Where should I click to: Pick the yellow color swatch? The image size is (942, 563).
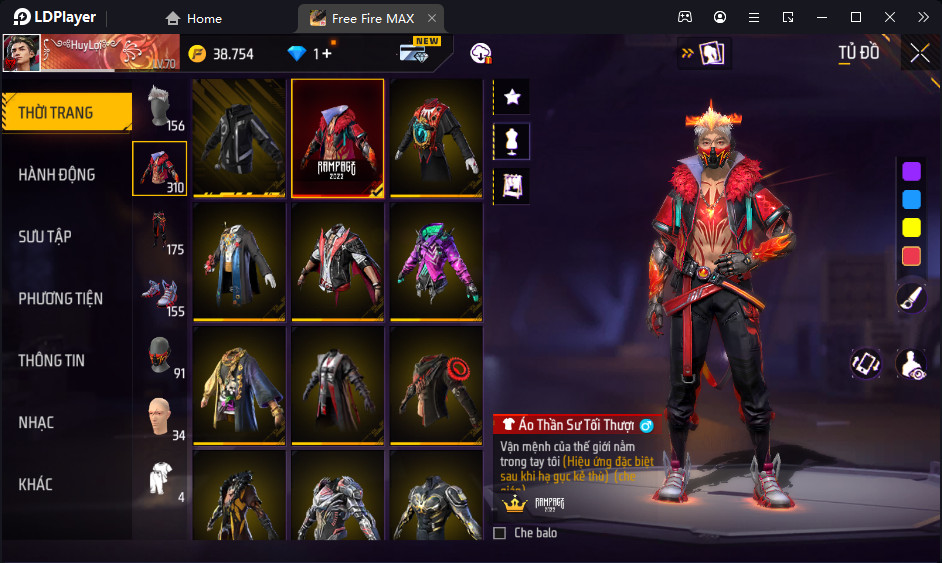tap(911, 227)
